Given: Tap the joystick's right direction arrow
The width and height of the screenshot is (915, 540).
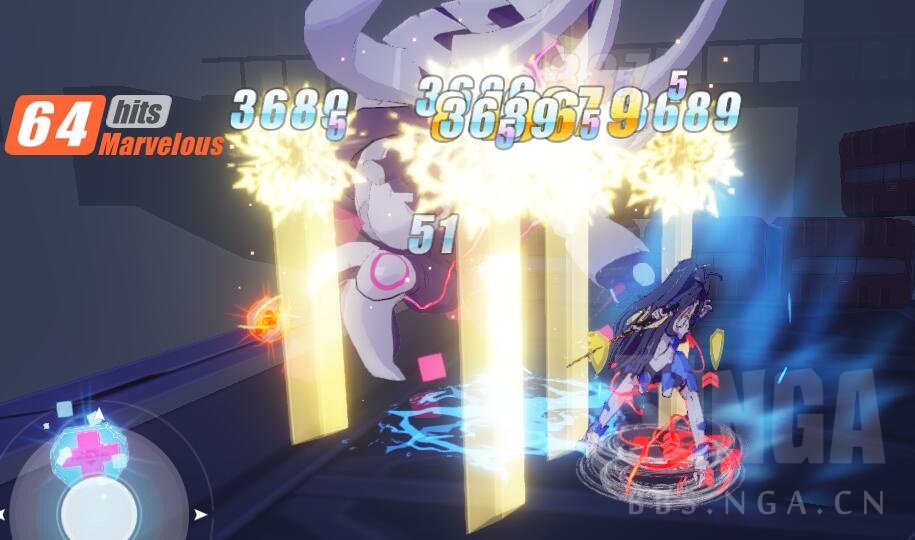Looking at the screenshot, I should [202, 514].
